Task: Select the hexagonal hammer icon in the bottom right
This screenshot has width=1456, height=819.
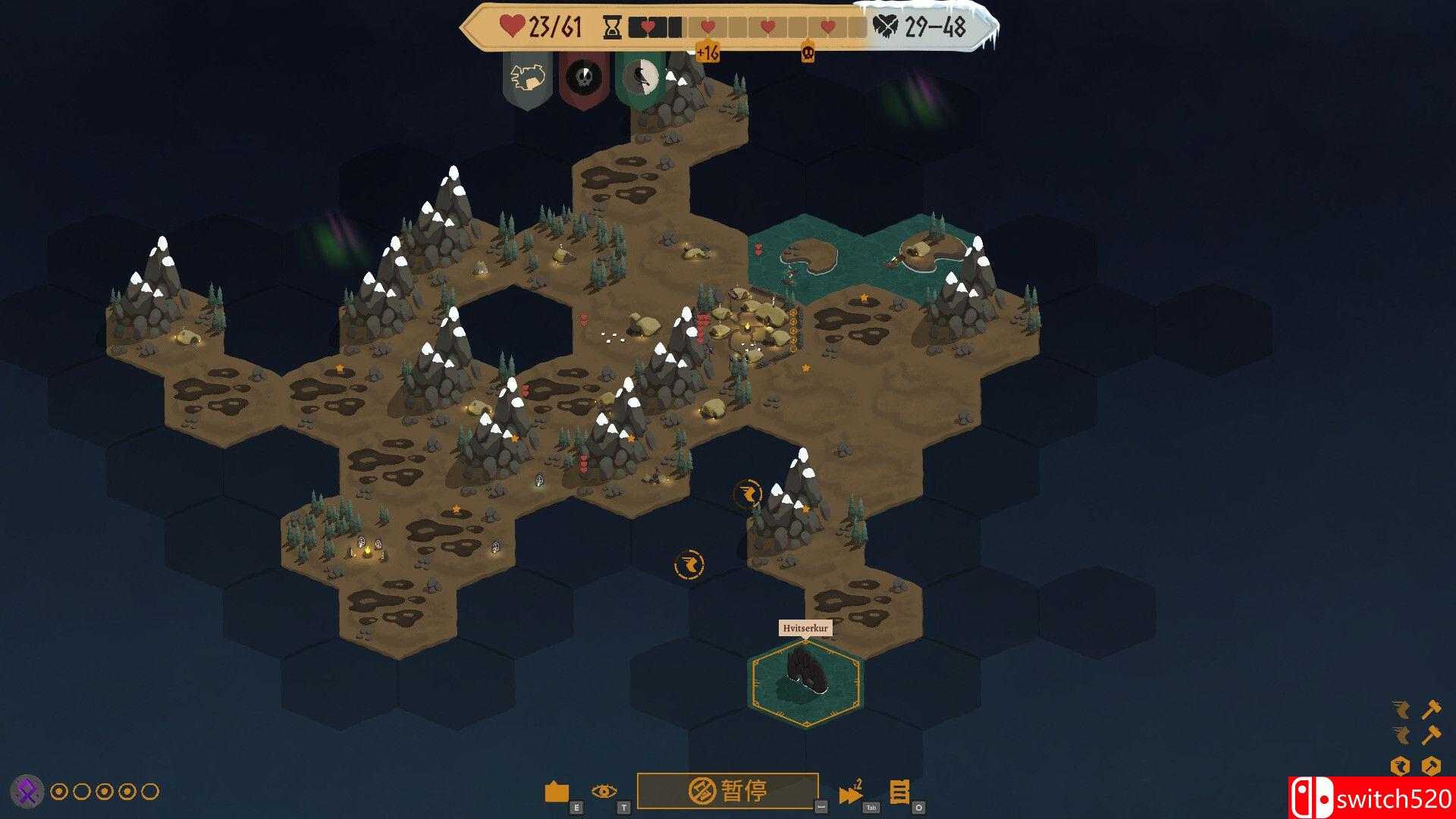Action: 1433,764
